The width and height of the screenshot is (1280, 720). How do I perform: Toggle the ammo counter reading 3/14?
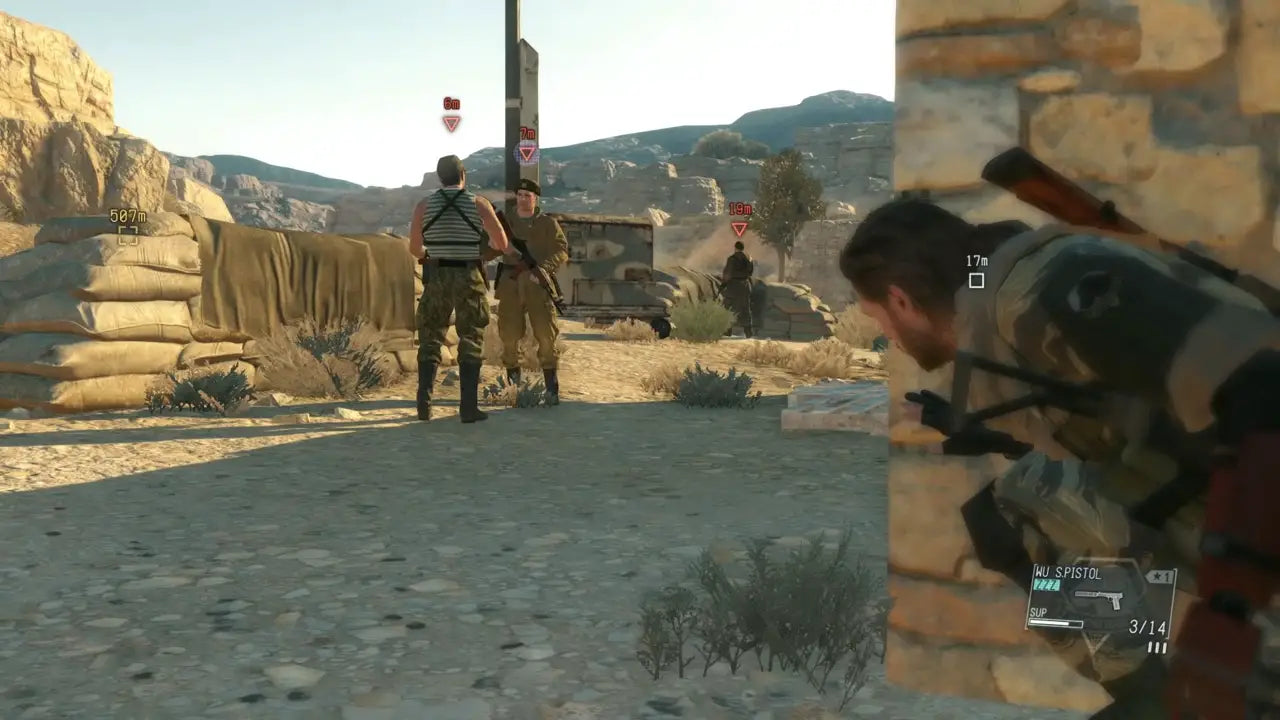[1148, 626]
